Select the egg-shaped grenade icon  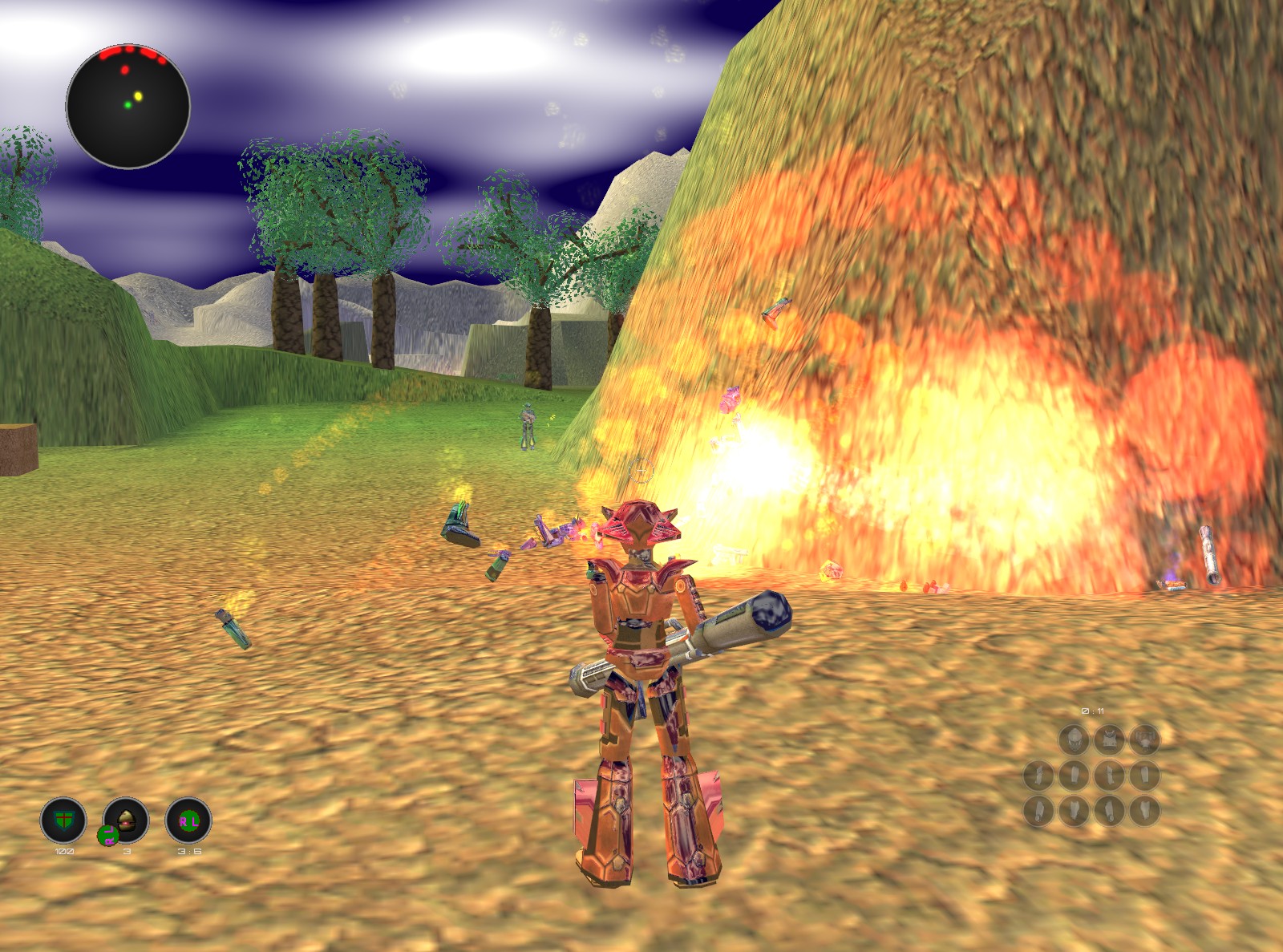click(127, 820)
